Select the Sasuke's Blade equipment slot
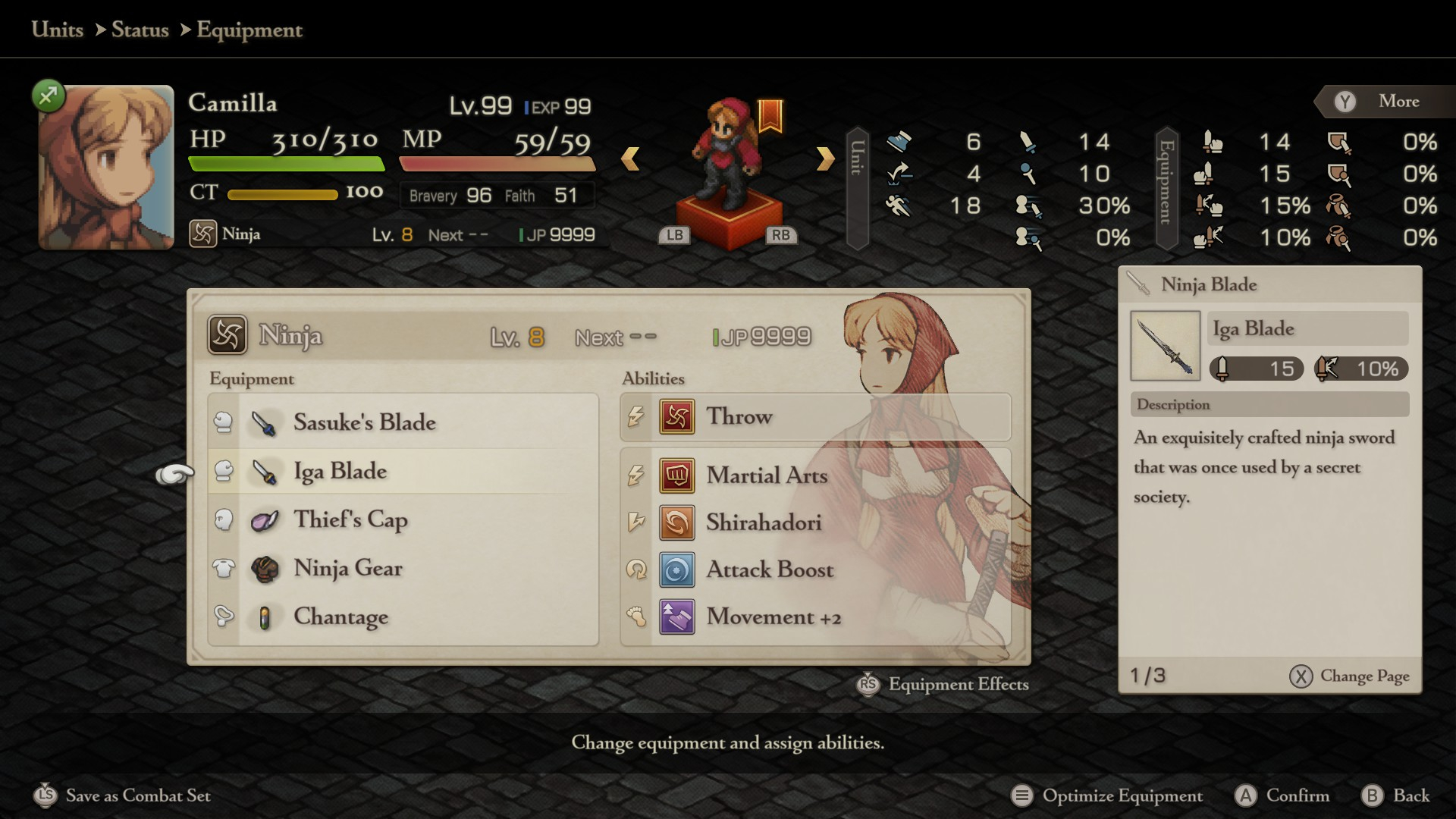The image size is (1456, 819). coord(402,422)
